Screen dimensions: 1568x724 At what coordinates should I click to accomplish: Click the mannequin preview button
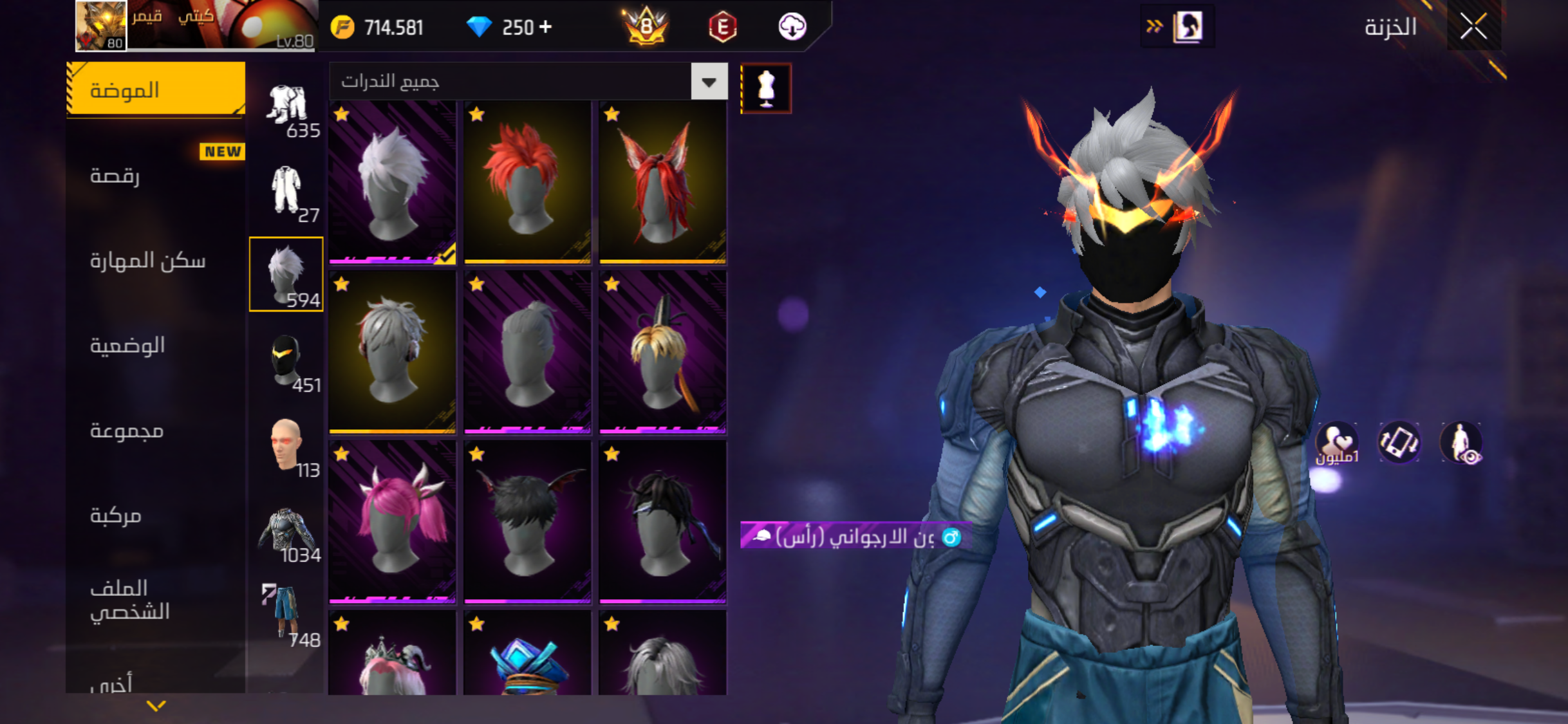tap(766, 88)
